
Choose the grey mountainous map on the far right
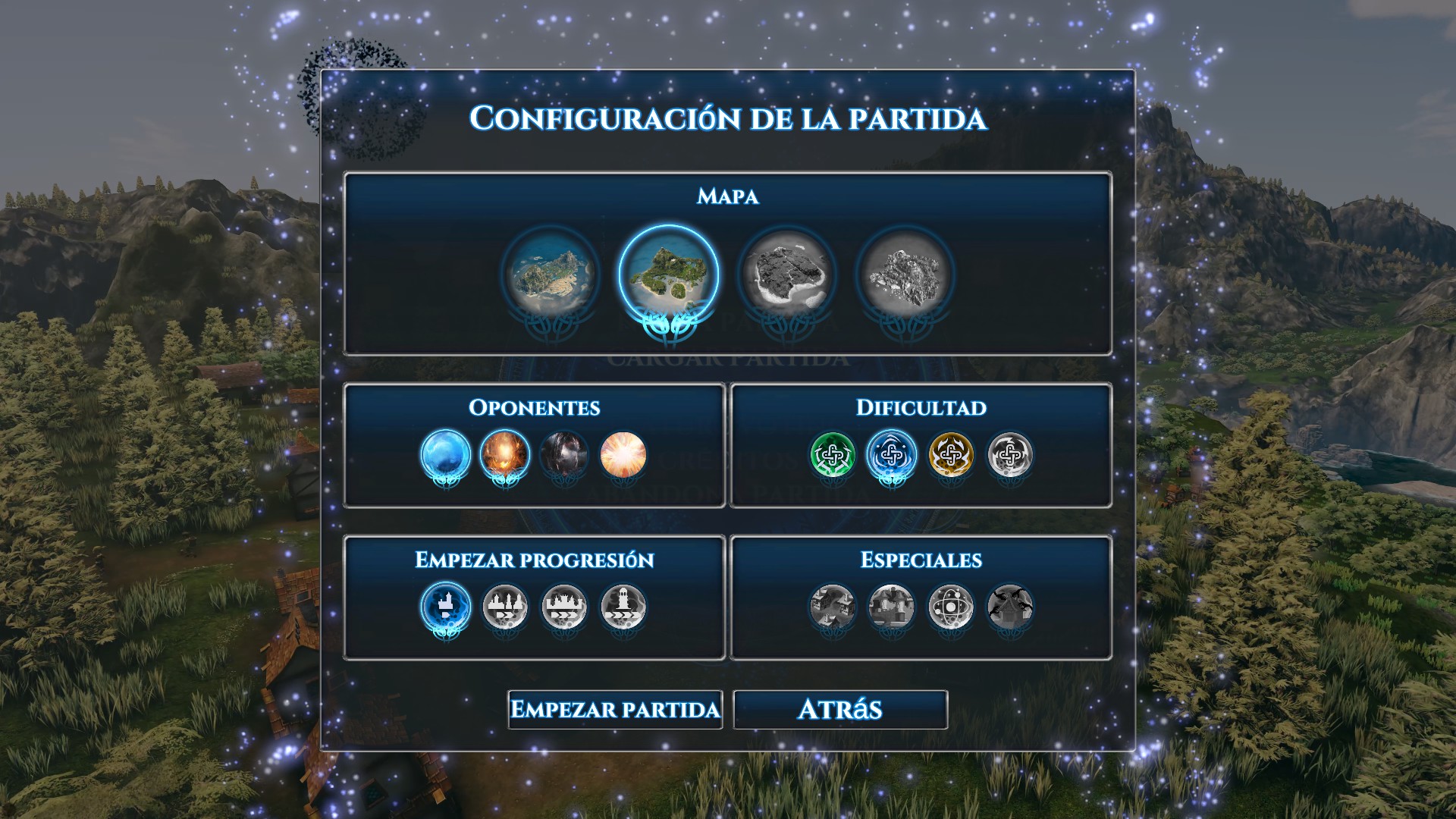point(905,275)
